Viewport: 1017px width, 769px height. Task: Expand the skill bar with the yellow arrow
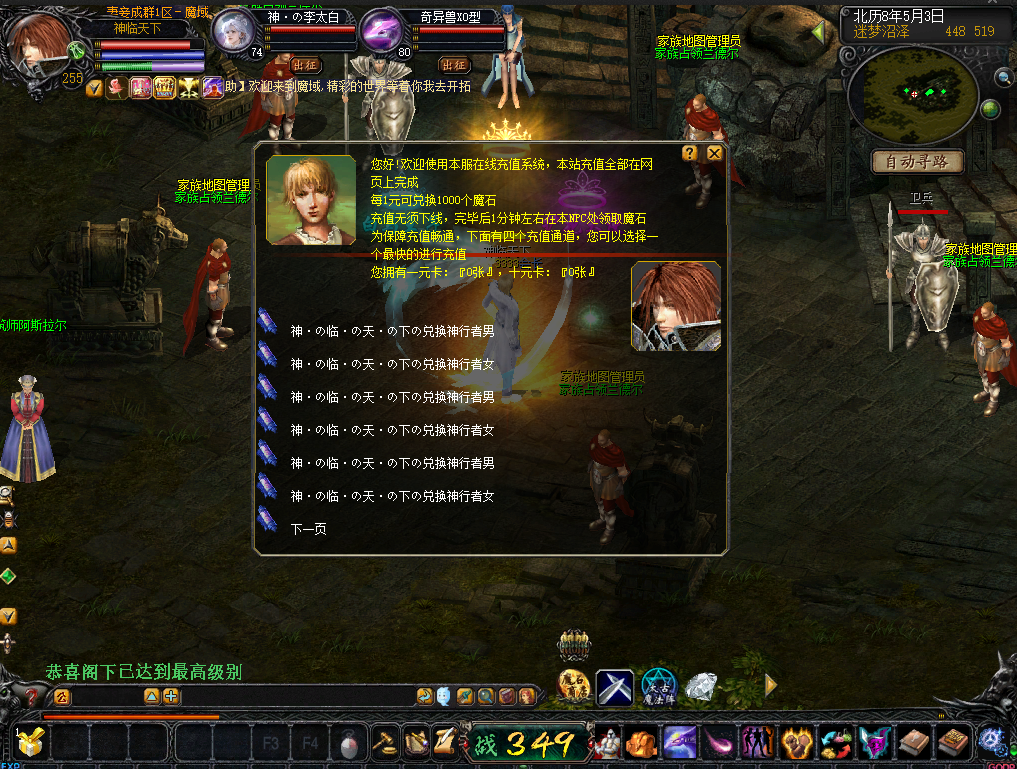(771, 685)
